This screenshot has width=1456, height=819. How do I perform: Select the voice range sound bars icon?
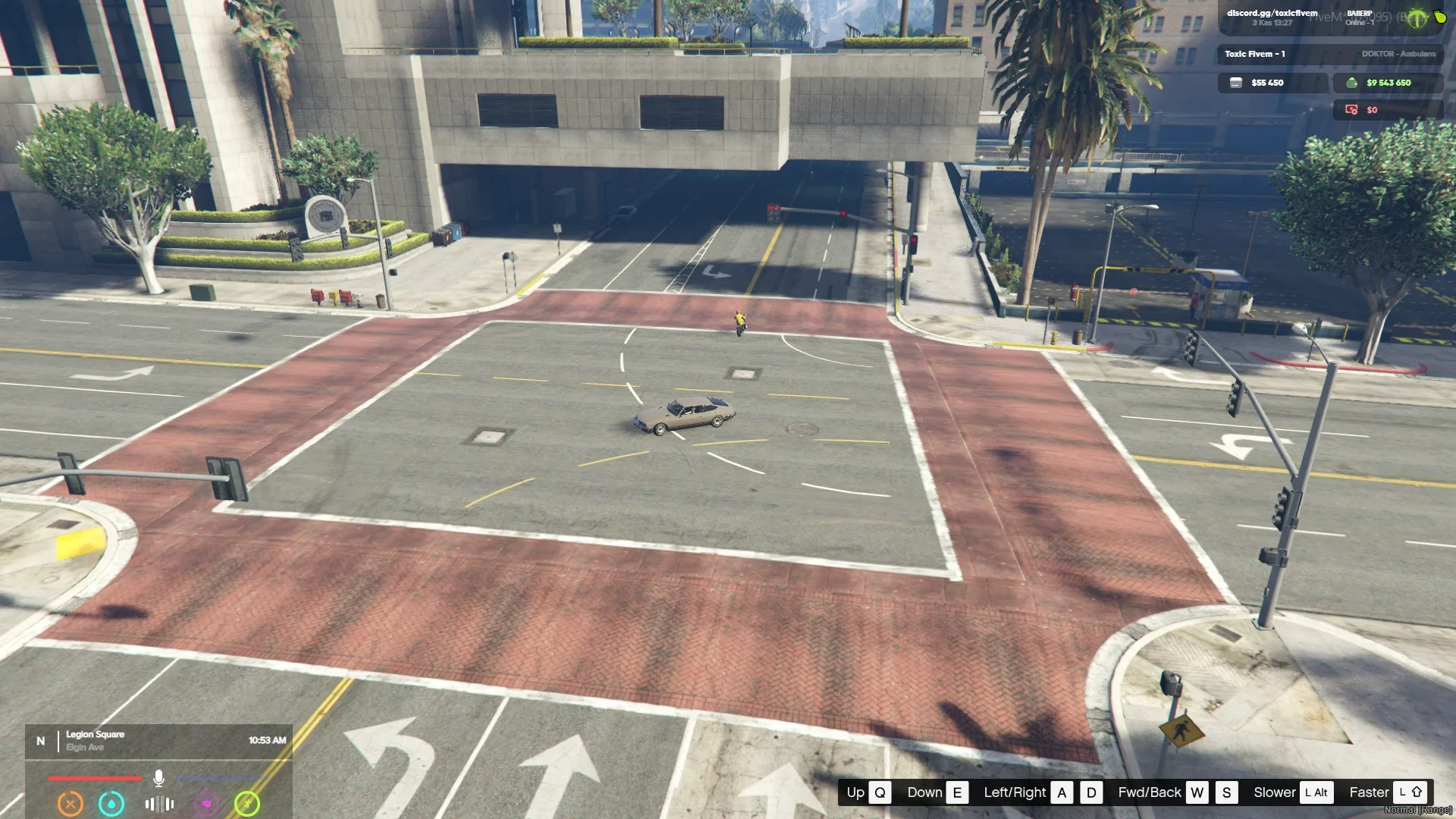pyautogui.click(x=159, y=804)
